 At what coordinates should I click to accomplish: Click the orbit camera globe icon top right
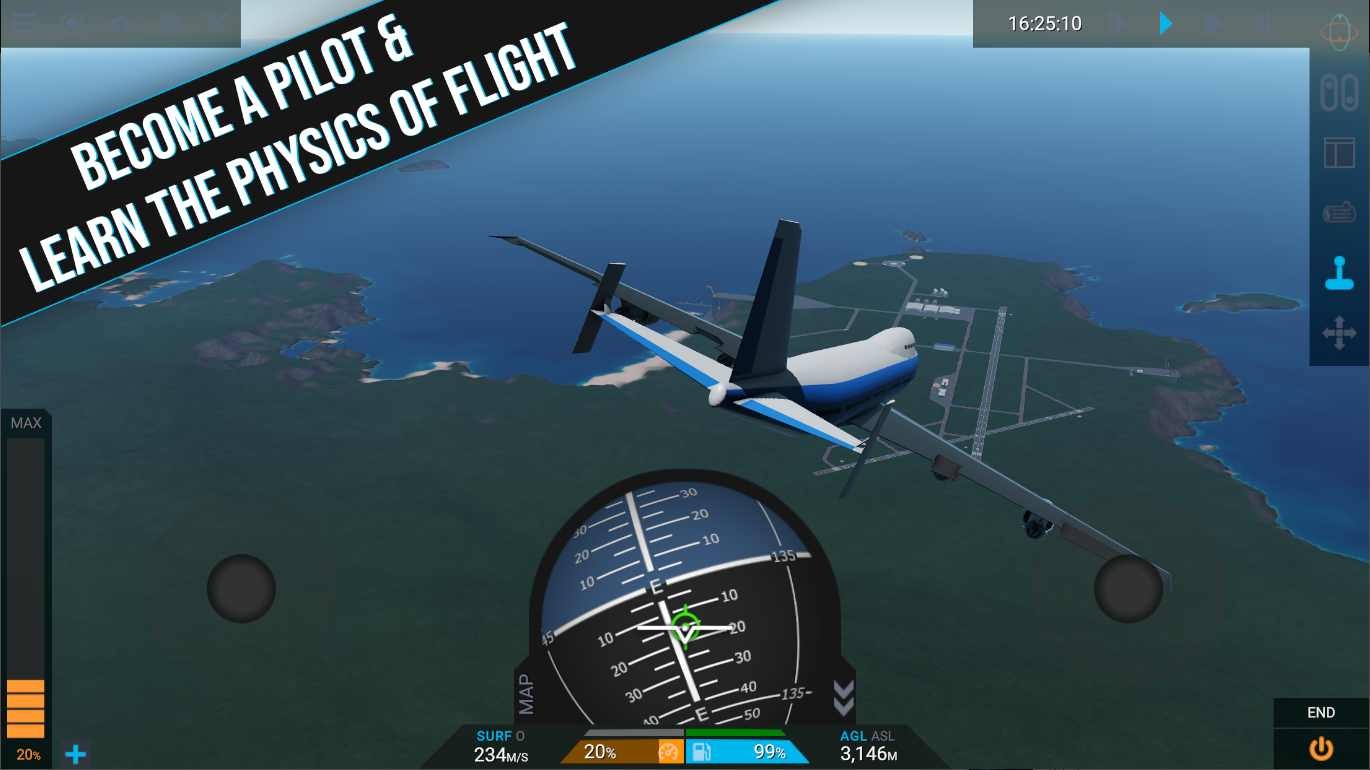[1340, 28]
